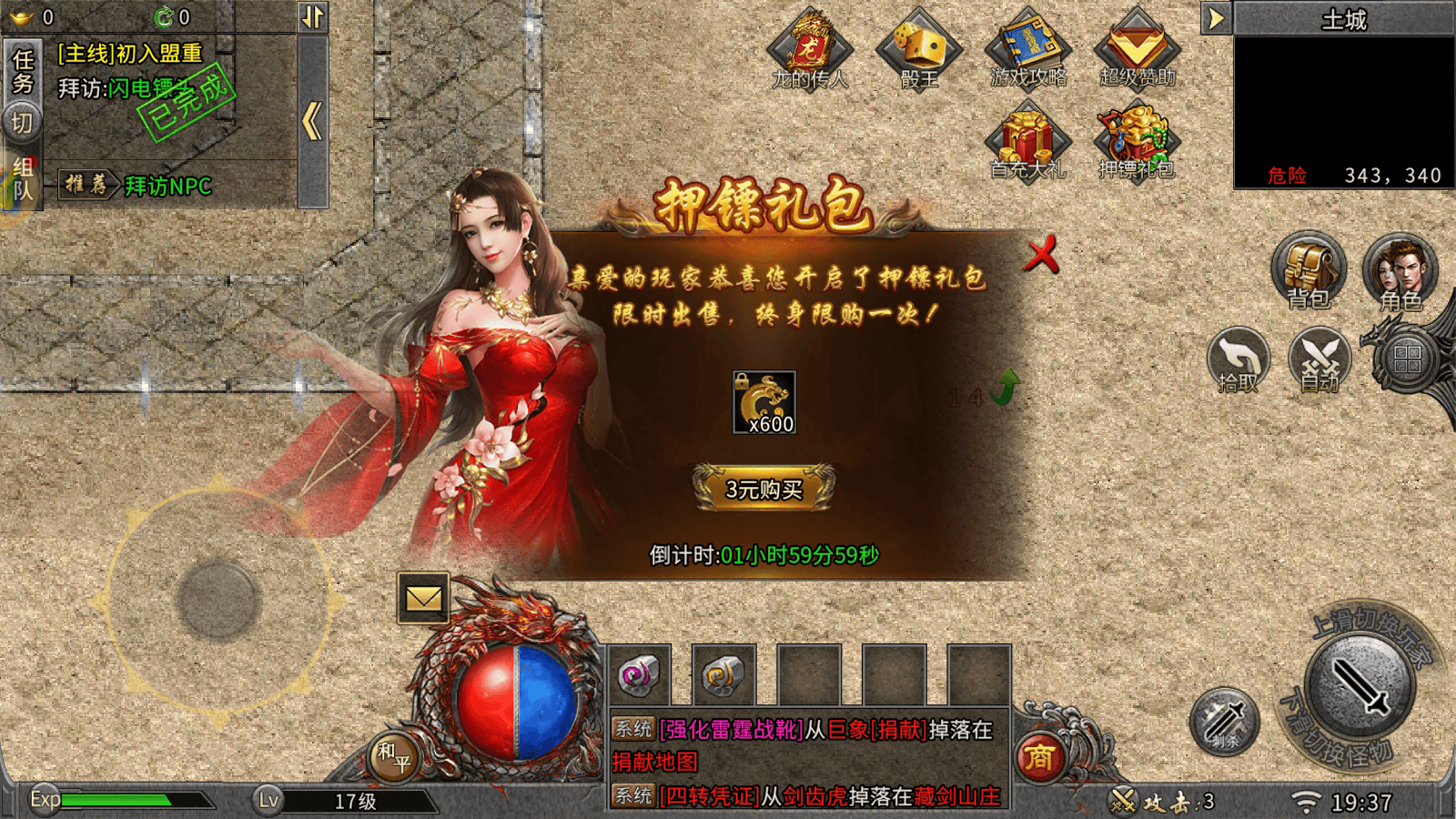Open the 游戏攻略 guide book
This screenshot has height=819, width=1456.
tap(1028, 49)
